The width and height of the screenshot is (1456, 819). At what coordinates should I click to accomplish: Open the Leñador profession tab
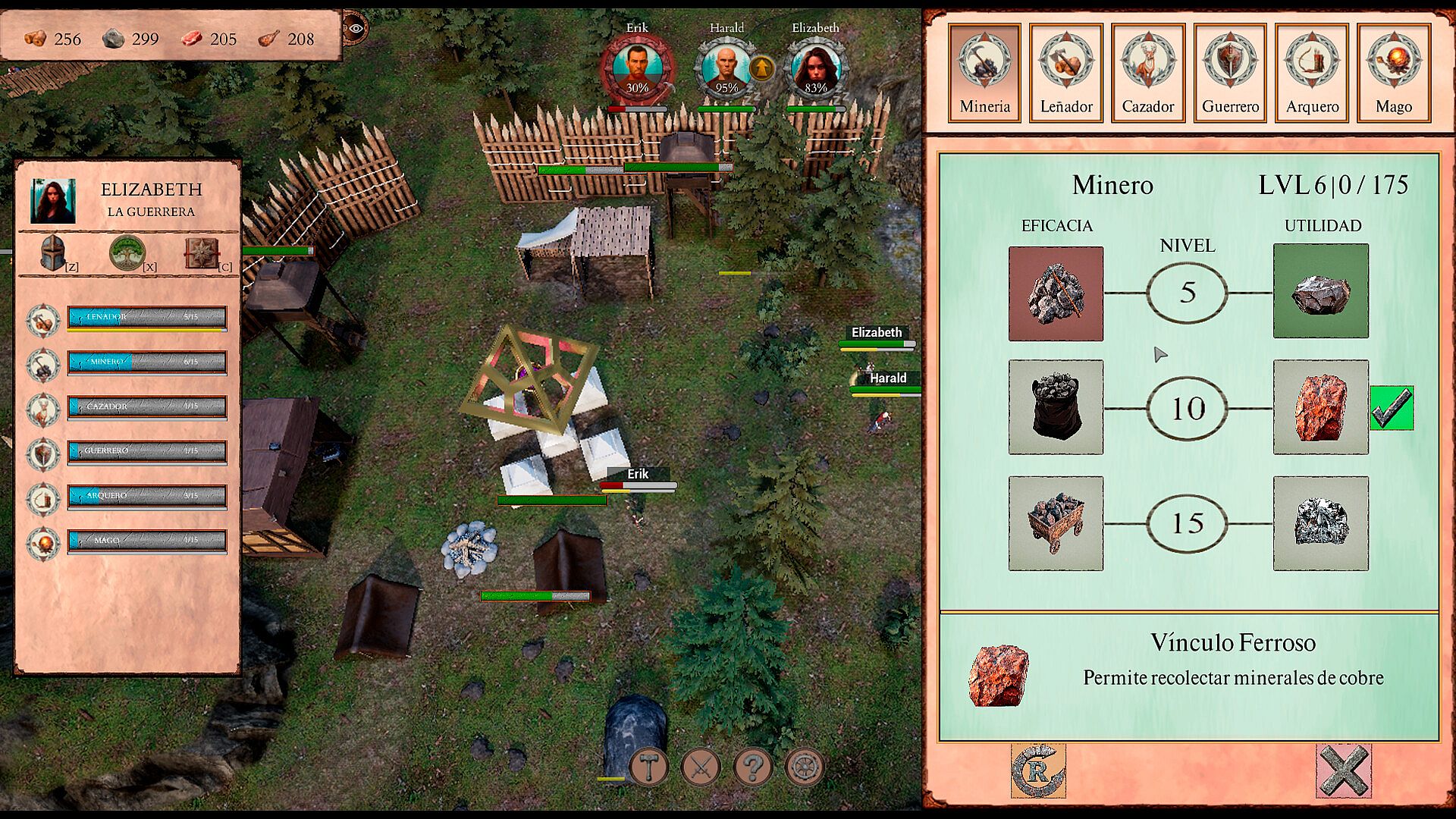click(x=1066, y=72)
